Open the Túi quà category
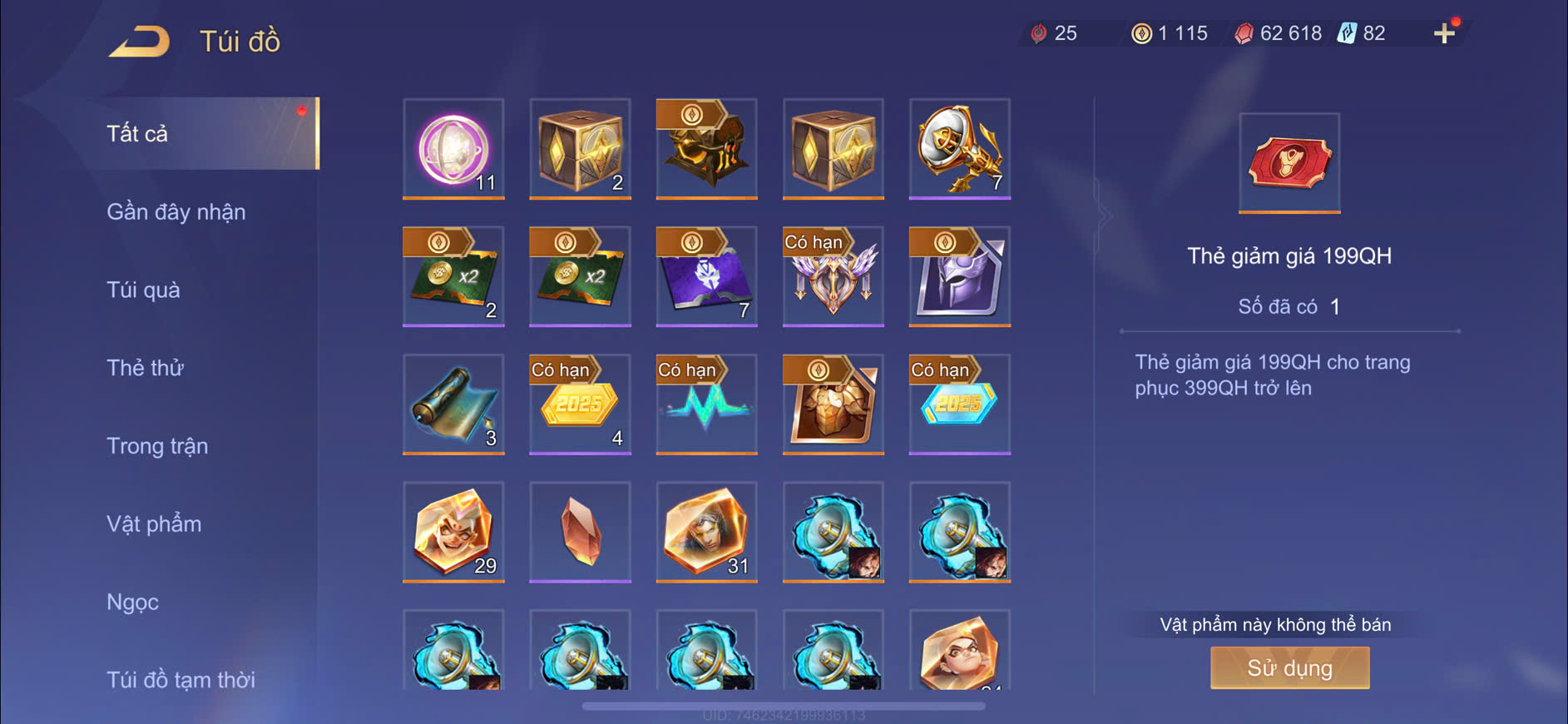 [x=143, y=290]
